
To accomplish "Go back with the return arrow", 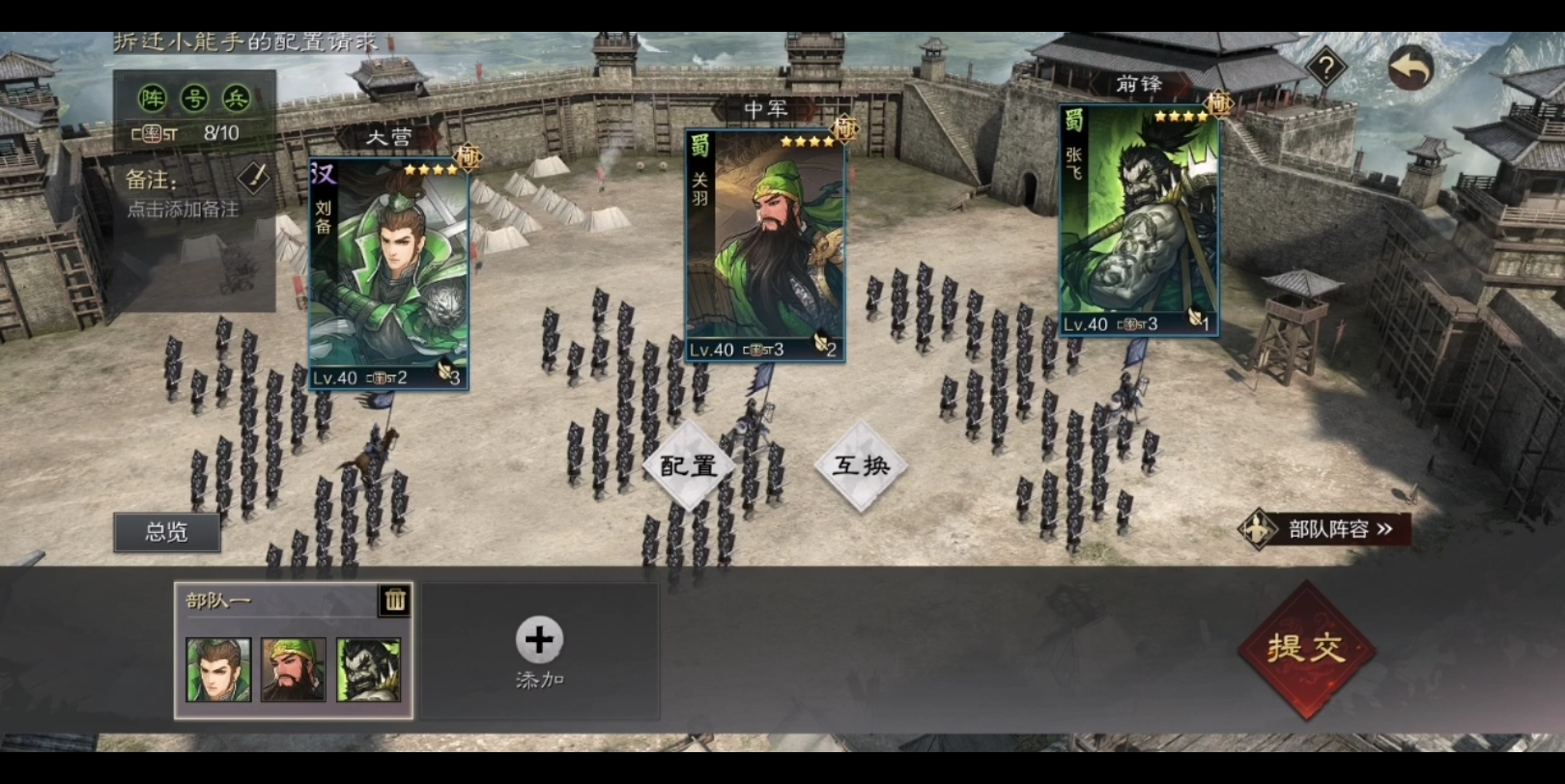I will (x=1410, y=69).
